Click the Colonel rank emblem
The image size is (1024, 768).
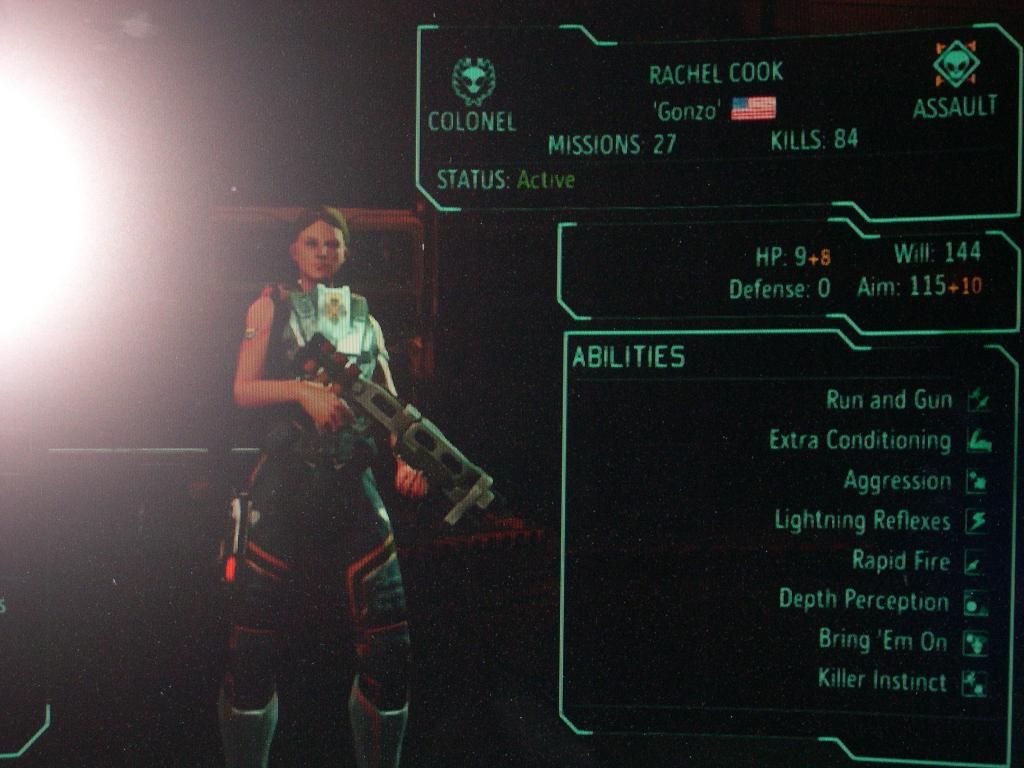[471, 81]
